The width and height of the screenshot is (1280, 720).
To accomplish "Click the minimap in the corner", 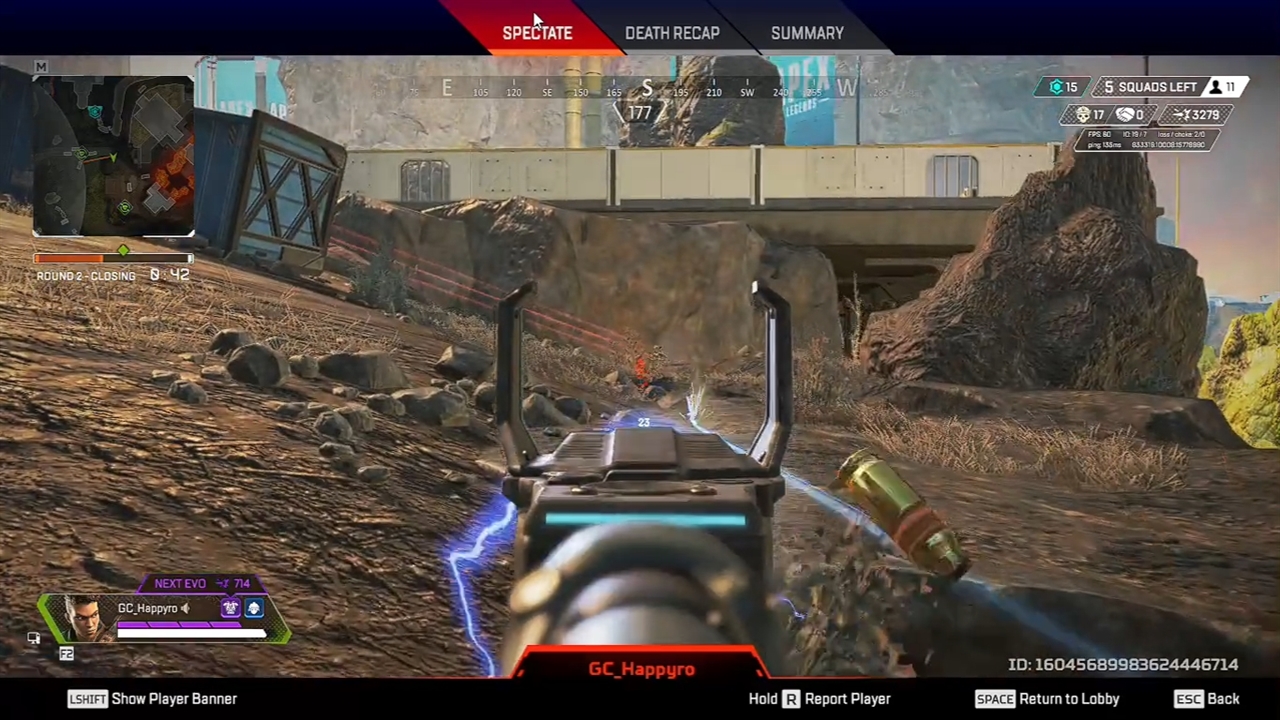I will click(114, 156).
